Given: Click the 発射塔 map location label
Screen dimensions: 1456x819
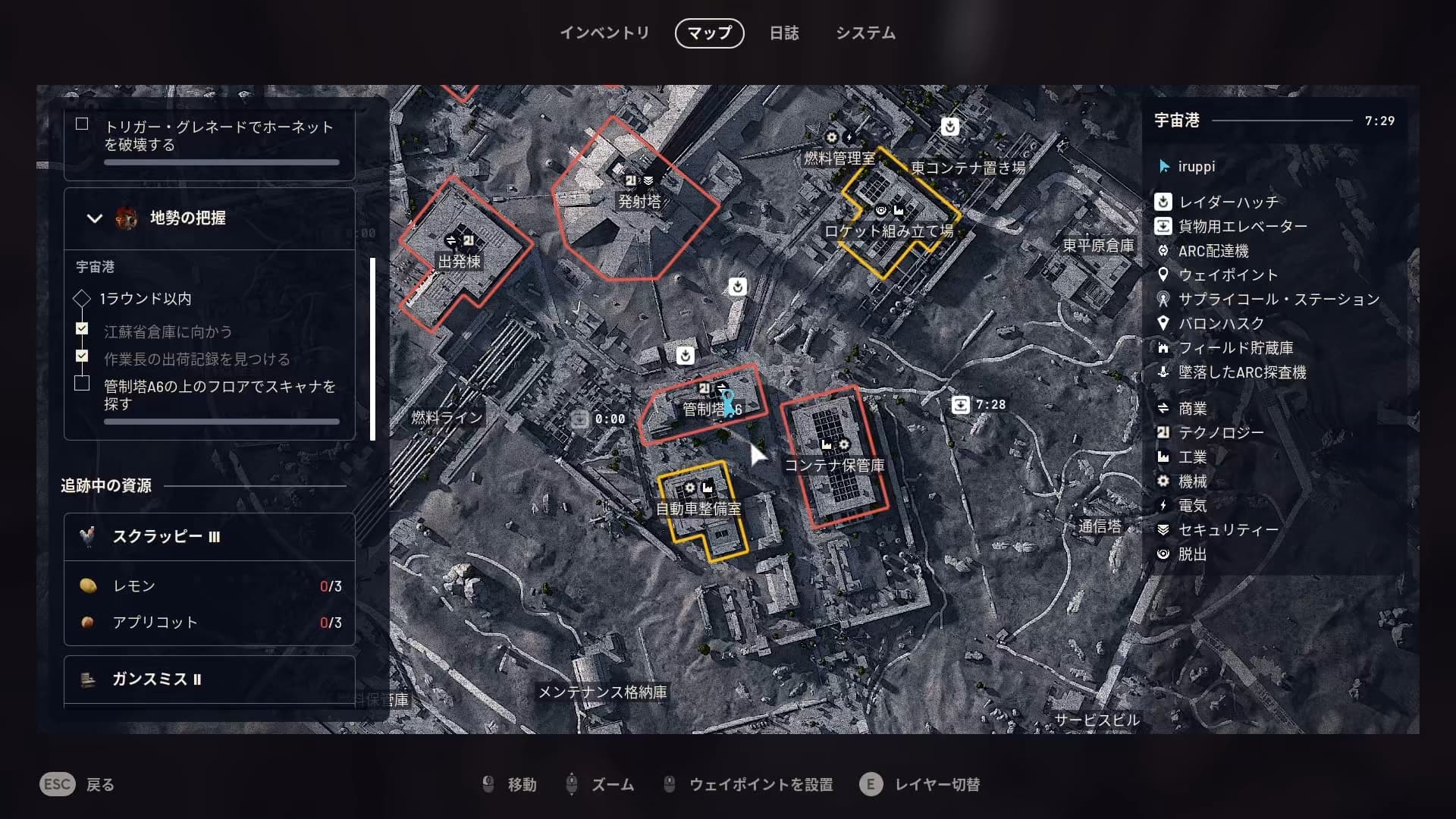Looking at the screenshot, I should (x=639, y=202).
